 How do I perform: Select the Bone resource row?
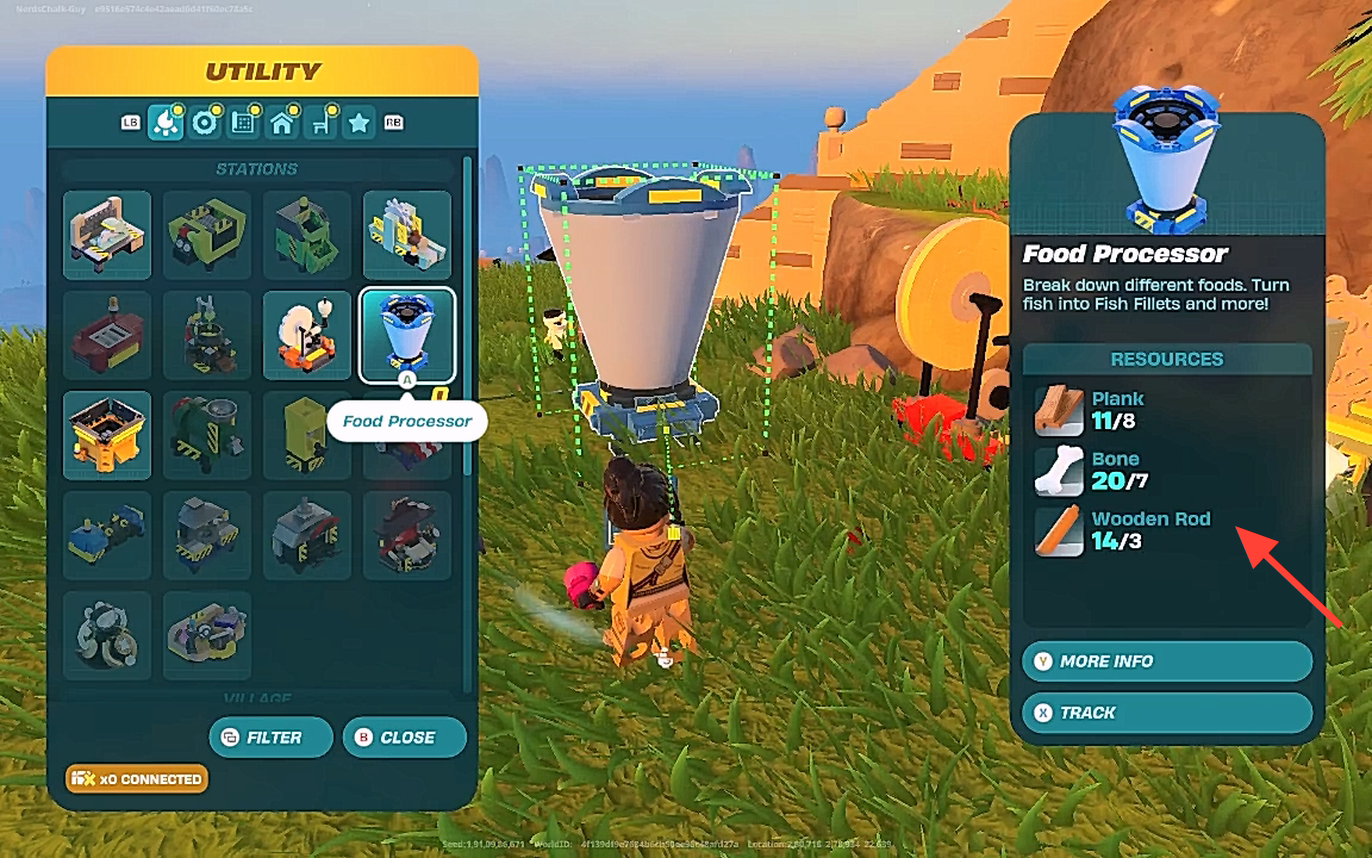tap(1150, 470)
